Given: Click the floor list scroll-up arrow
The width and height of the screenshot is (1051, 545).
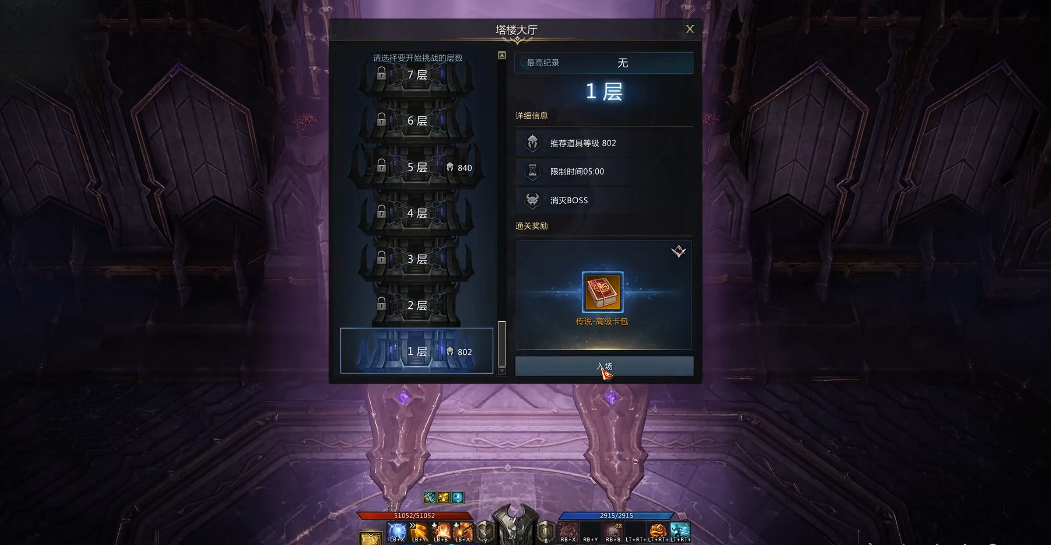Looking at the screenshot, I should [502, 56].
